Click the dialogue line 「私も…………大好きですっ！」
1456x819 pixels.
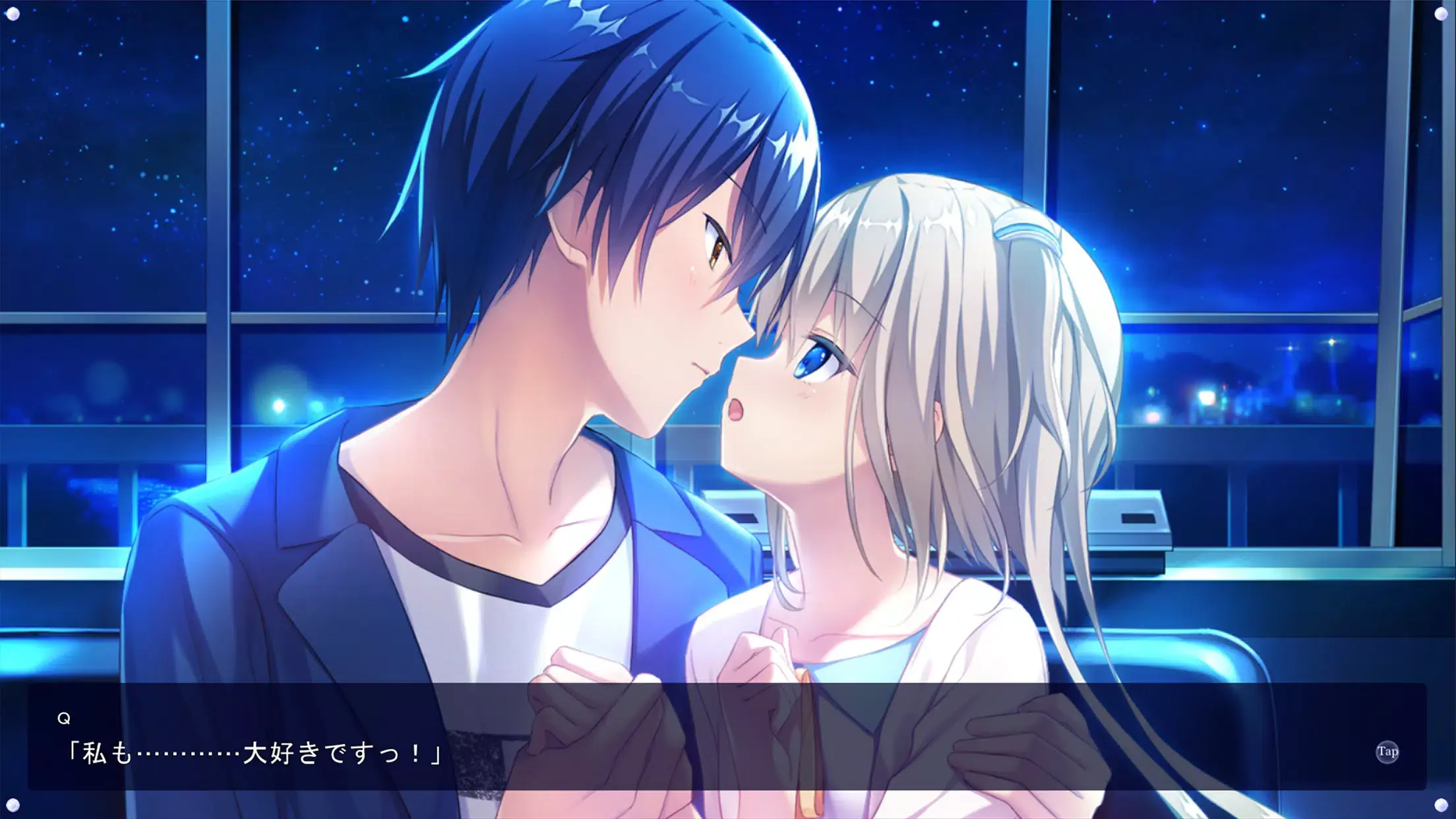coord(257,754)
